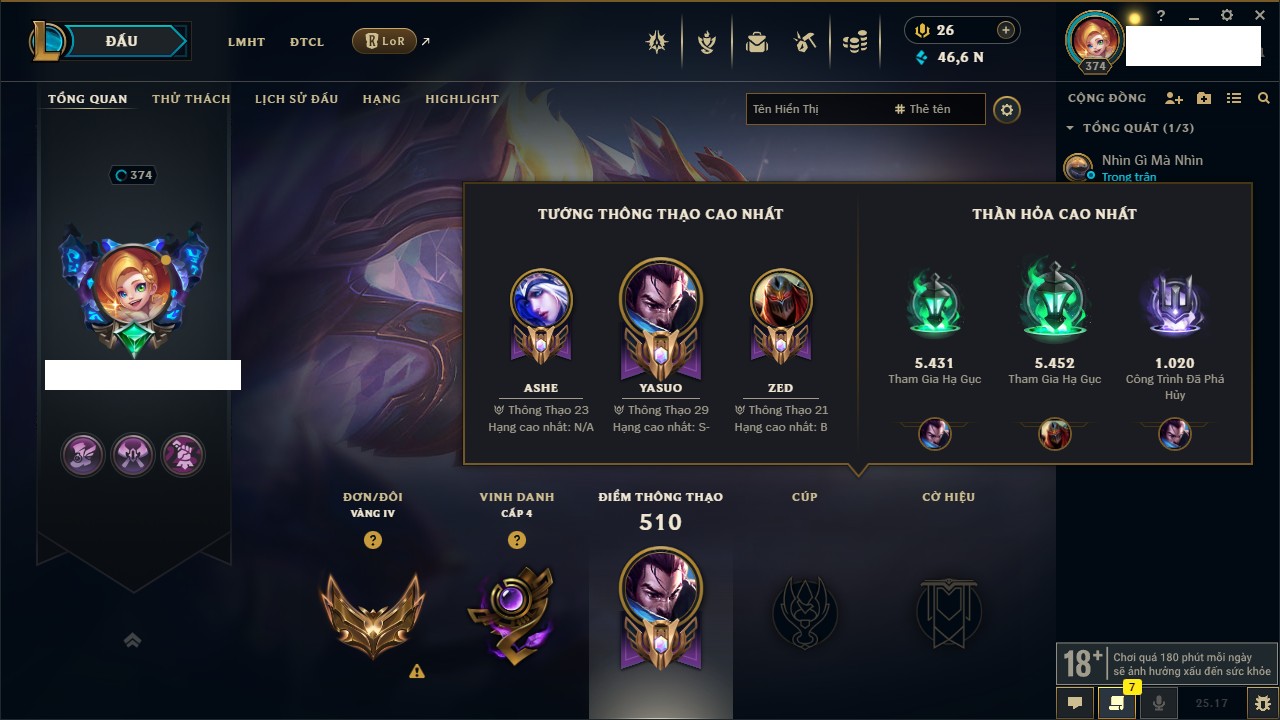Open the ĐTCL section
The image size is (1280, 720).
click(x=307, y=42)
